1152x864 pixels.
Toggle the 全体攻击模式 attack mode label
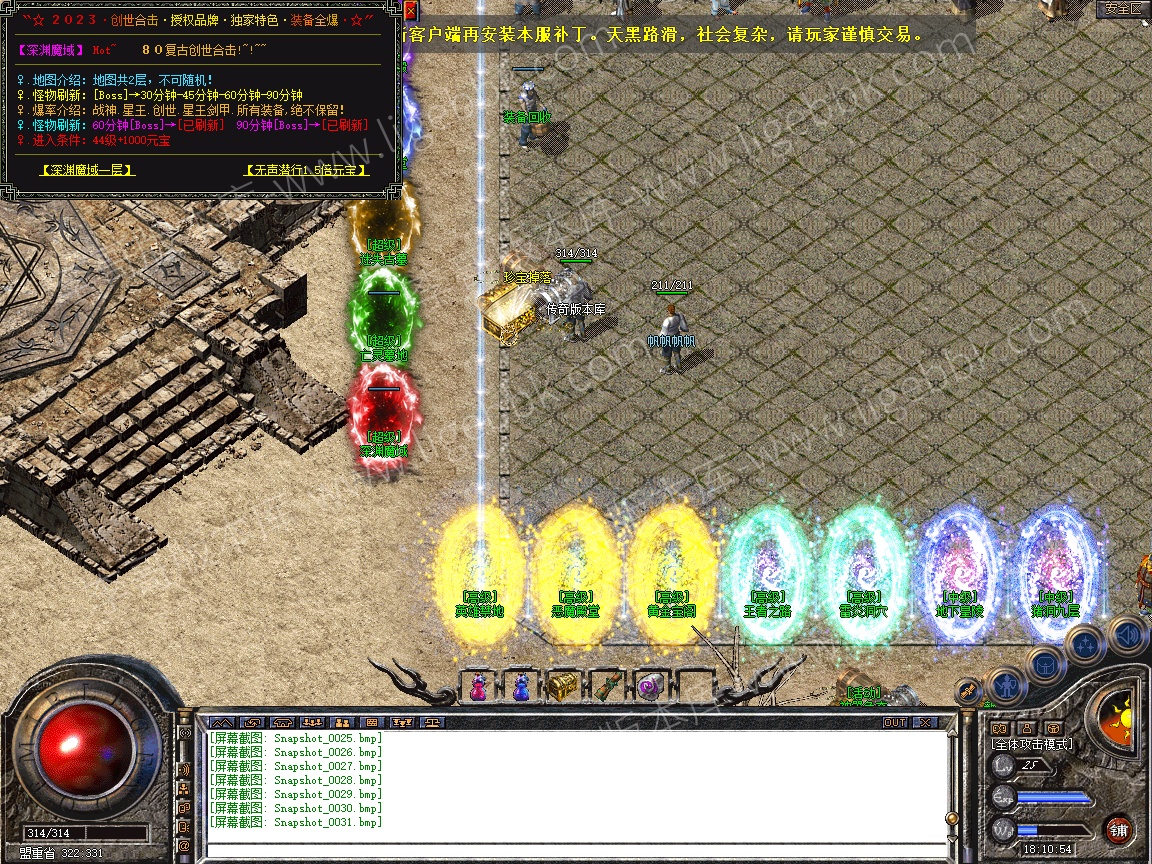pos(1031,744)
